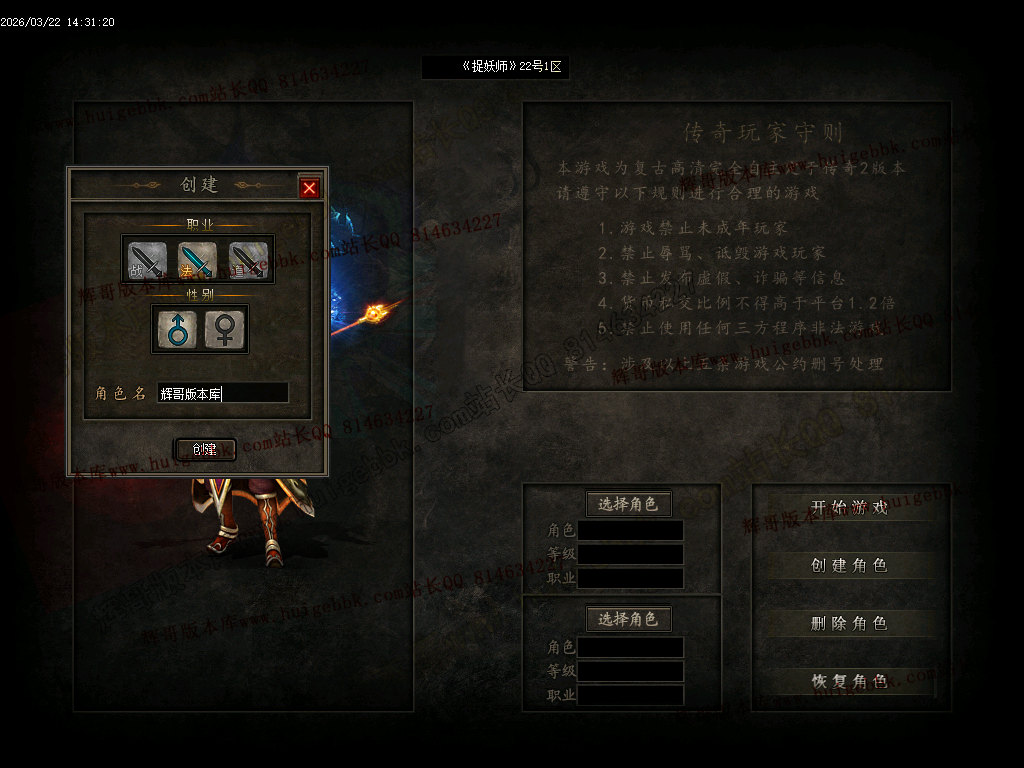This screenshot has width=1024, height=768.
Task: Choose 删除角色 to delete a character
Action: pos(850,624)
